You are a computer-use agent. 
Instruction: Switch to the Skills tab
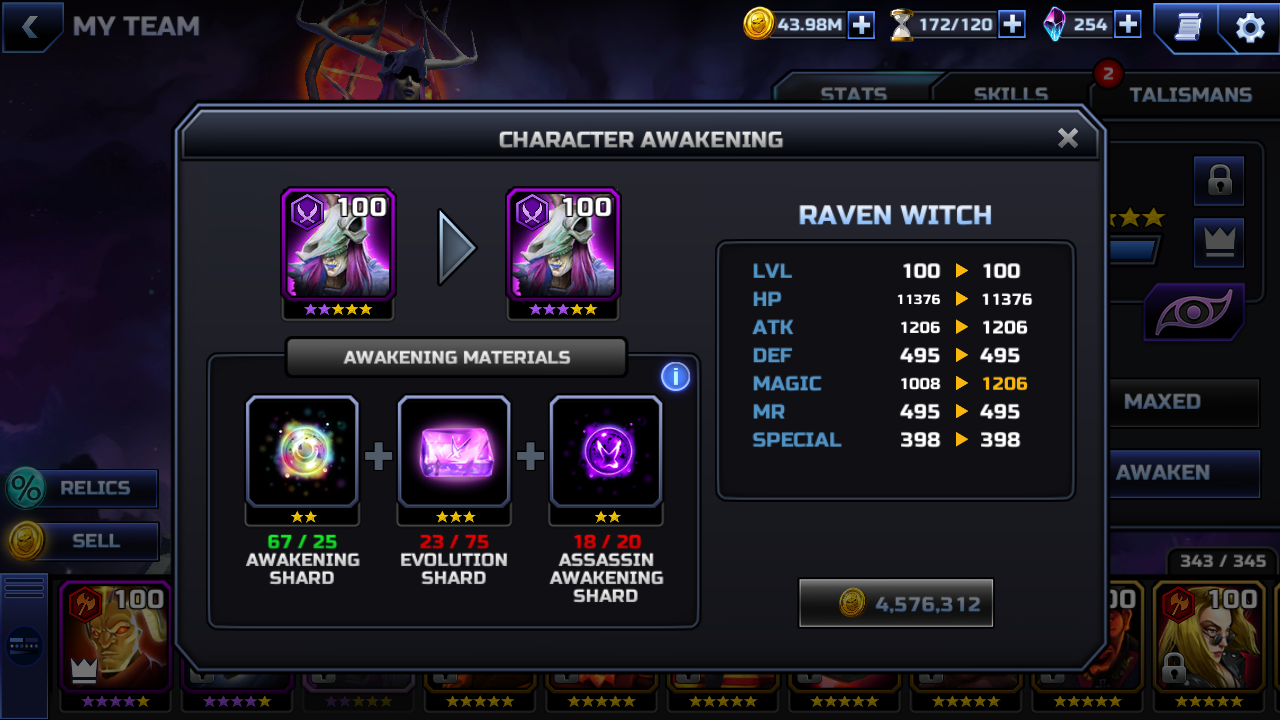tap(1010, 94)
